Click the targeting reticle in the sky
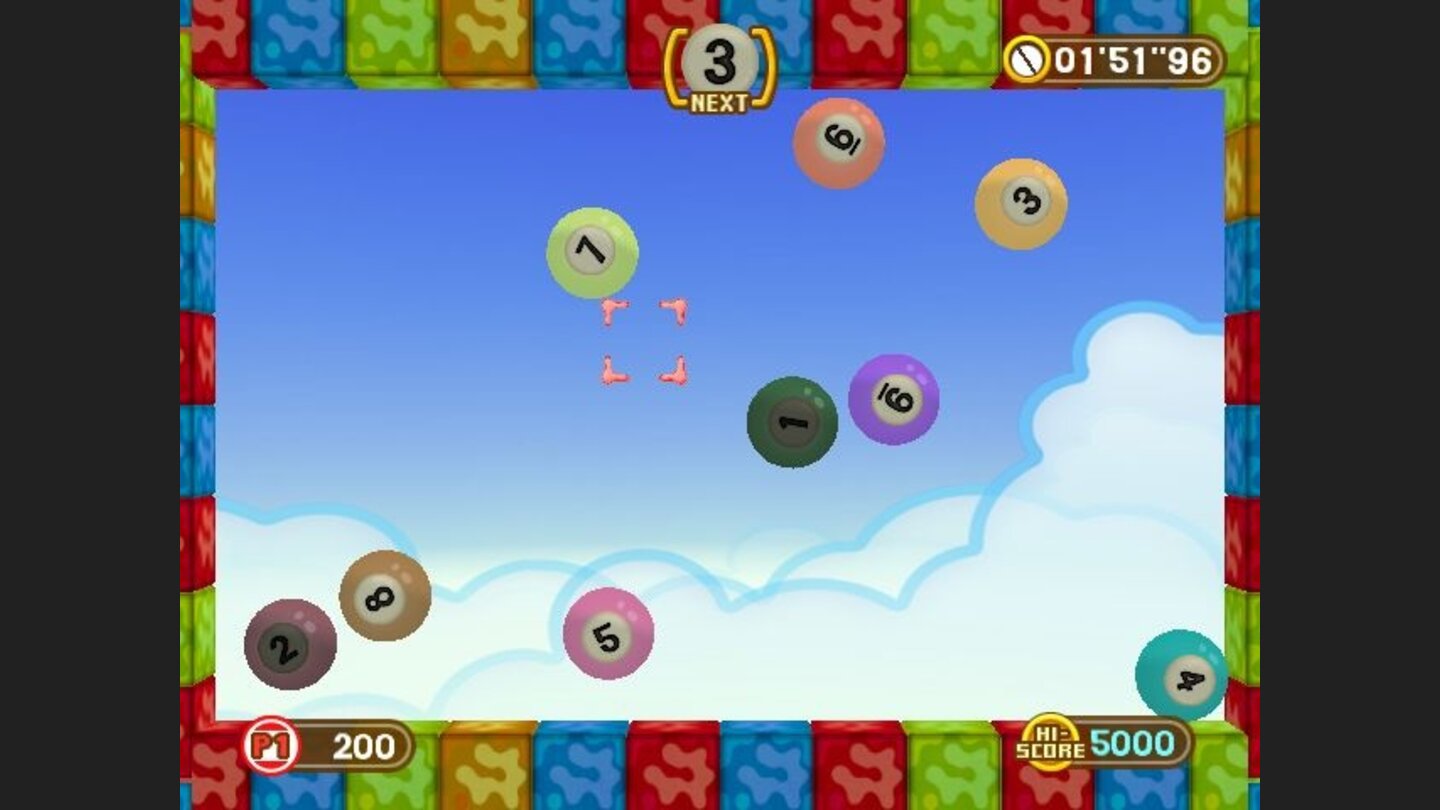 click(x=643, y=340)
